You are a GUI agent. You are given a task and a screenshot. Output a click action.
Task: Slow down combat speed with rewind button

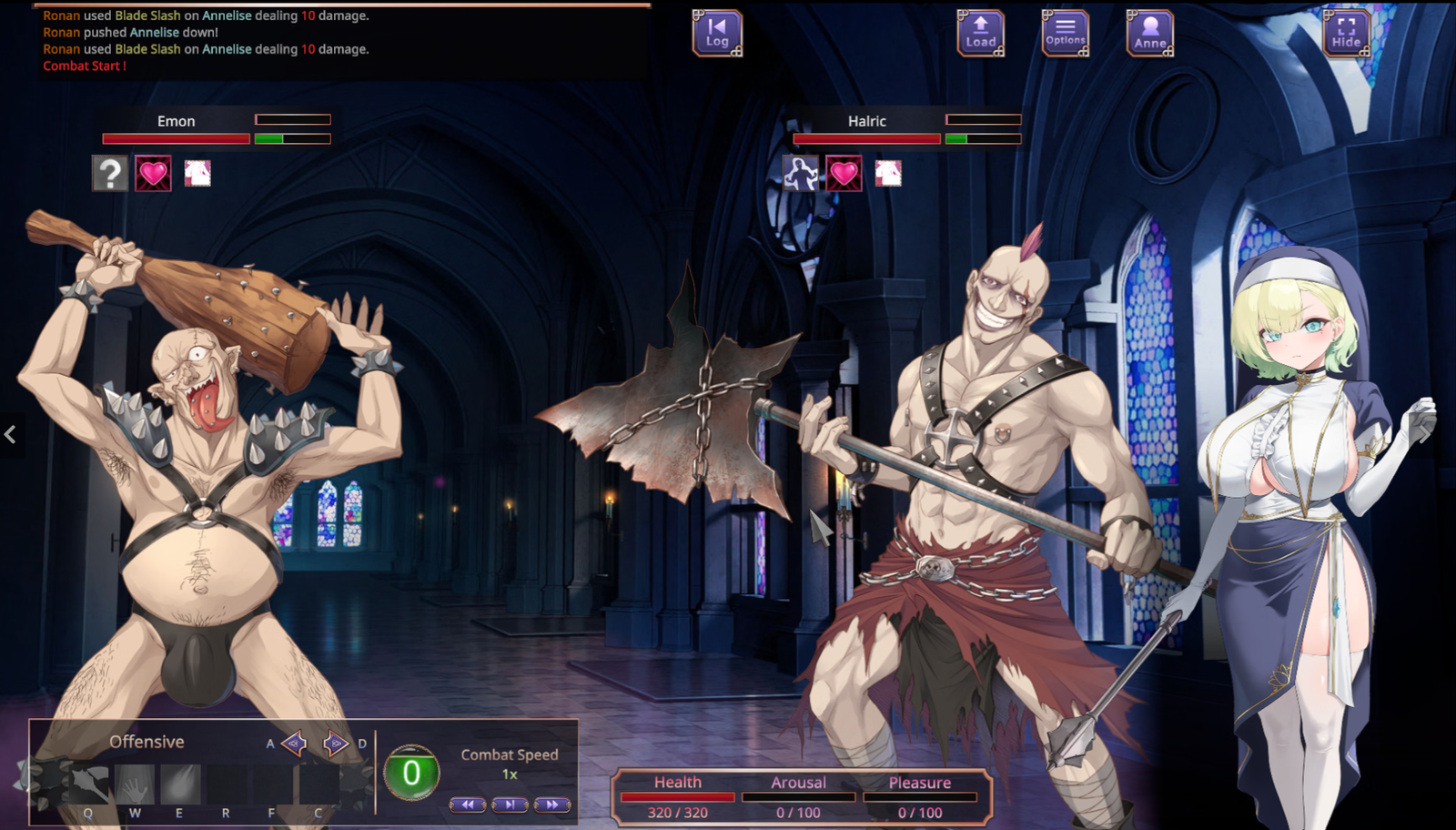[467, 805]
